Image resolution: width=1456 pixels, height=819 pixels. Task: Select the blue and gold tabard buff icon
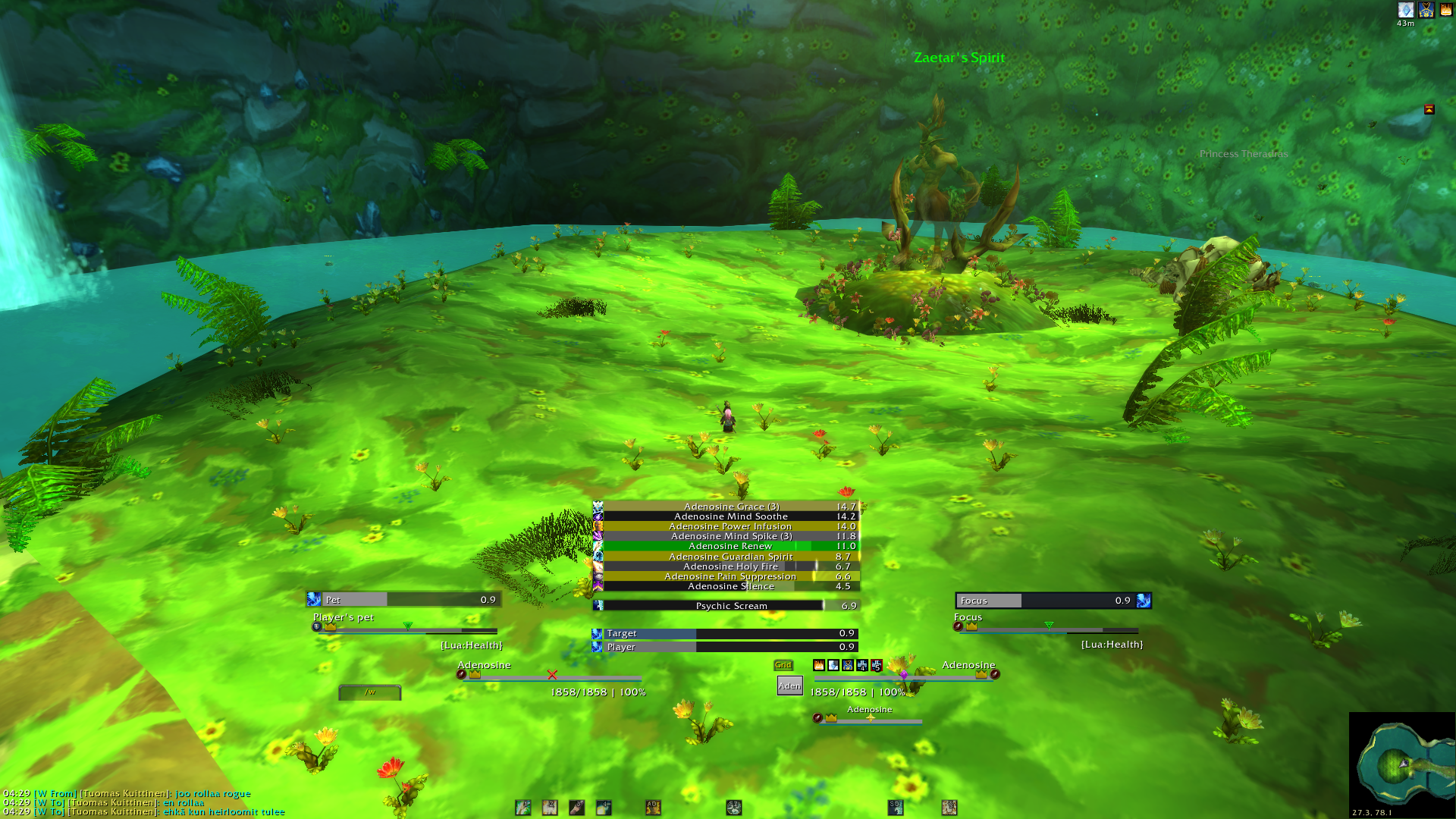[x=1426, y=10]
